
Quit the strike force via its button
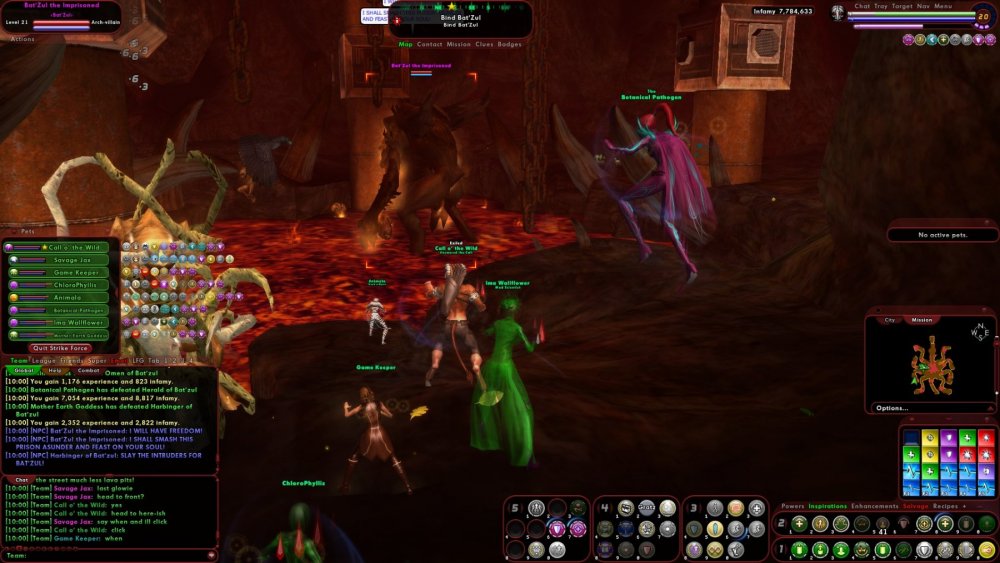click(x=60, y=348)
